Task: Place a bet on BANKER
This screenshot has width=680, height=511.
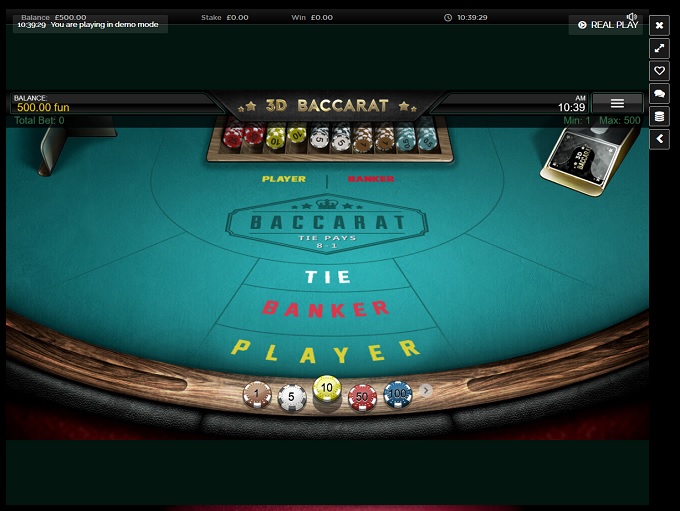Action: point(325,308)
